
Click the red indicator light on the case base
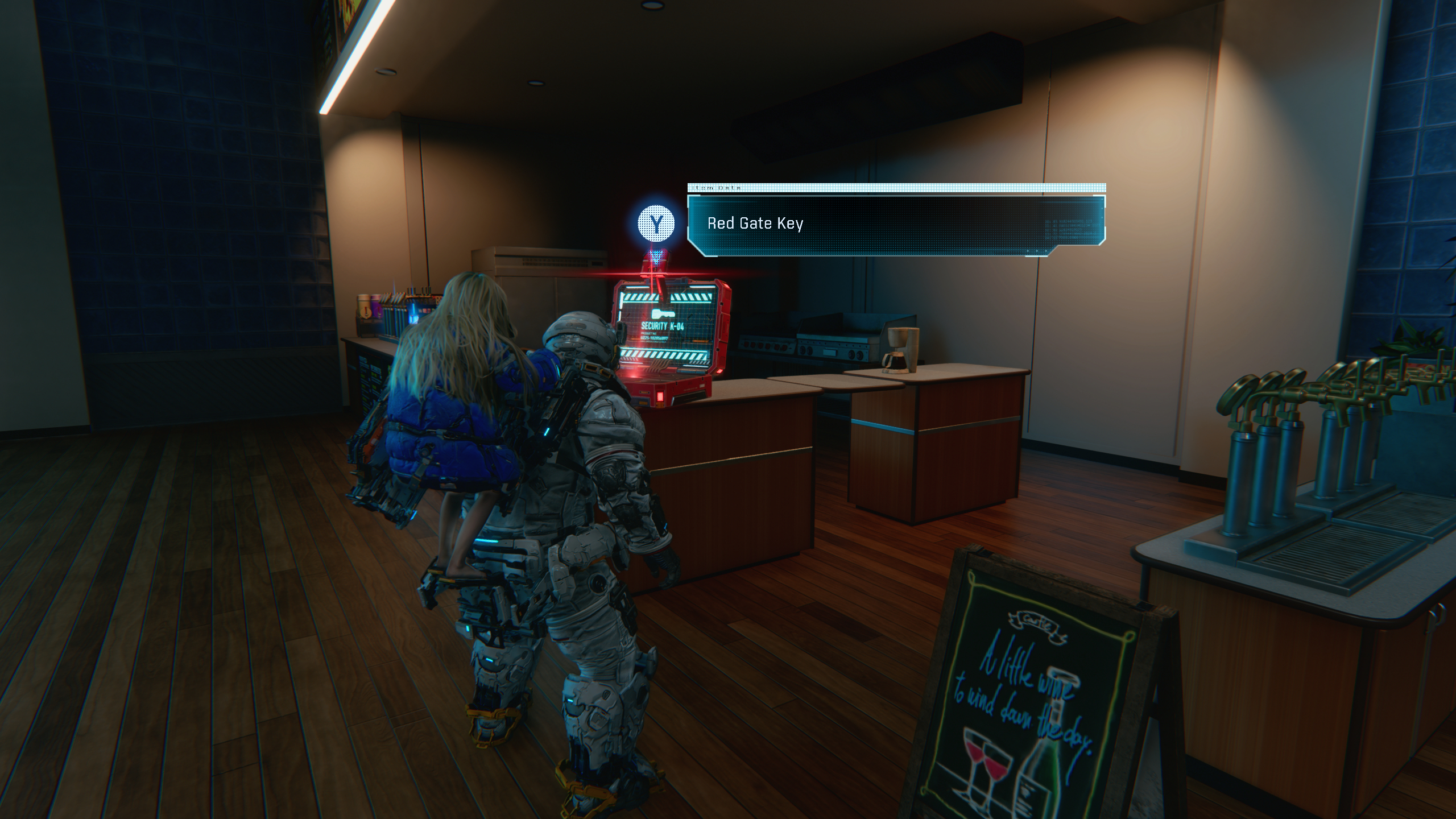point(660,397)
